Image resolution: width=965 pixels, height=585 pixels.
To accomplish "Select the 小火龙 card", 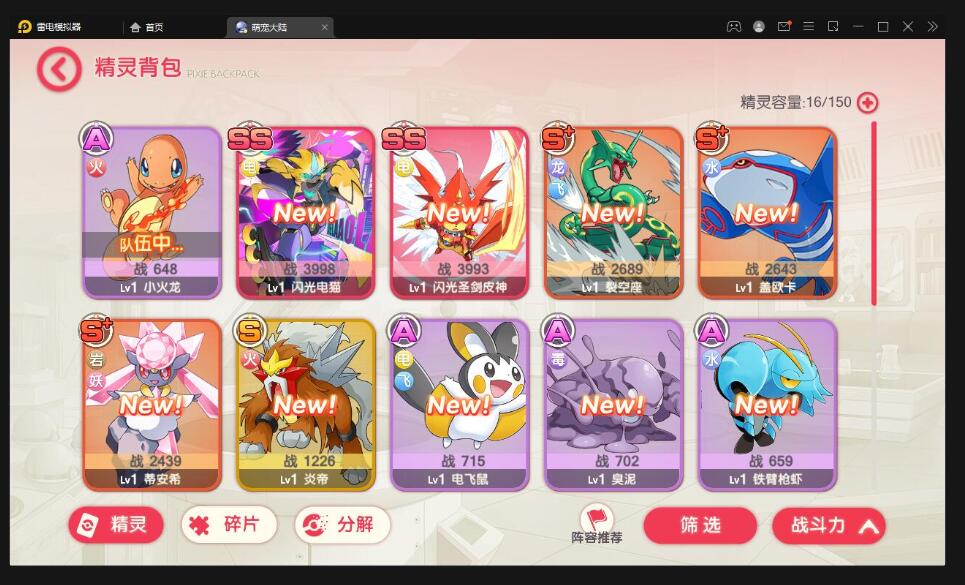I will [x=151, y=212].
